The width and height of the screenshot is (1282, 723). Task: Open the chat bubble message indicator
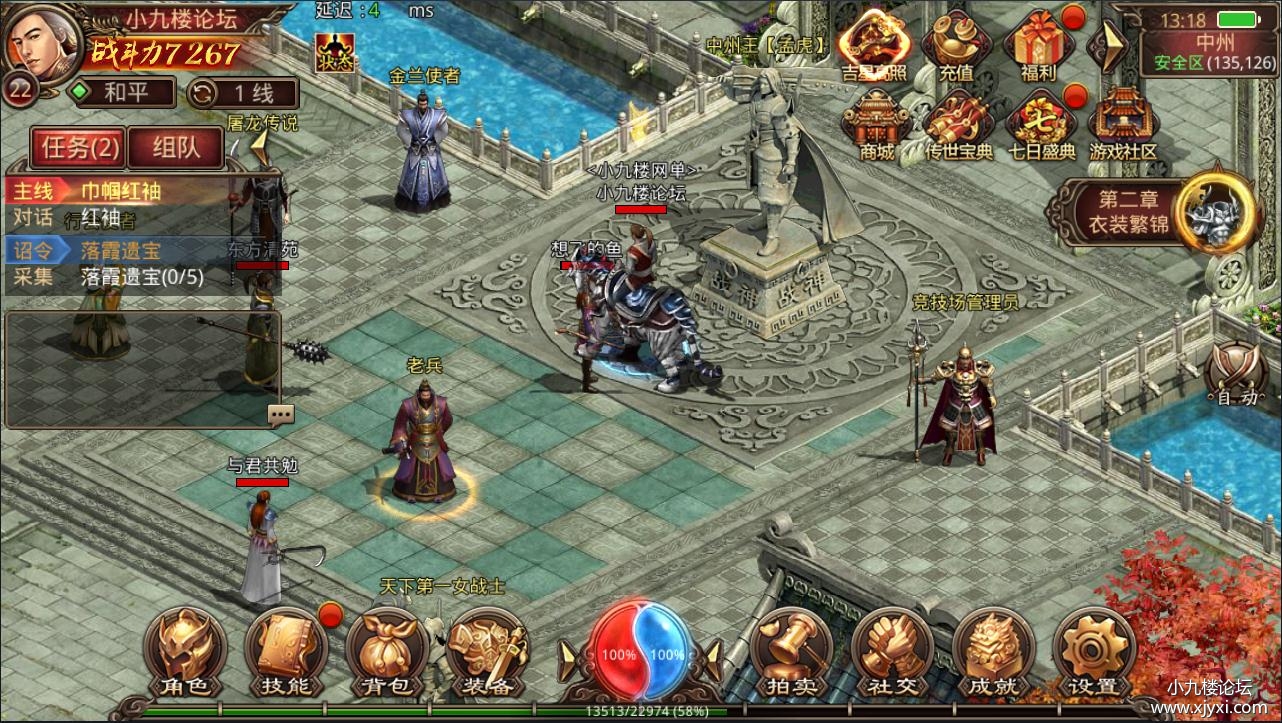point(280,412)
